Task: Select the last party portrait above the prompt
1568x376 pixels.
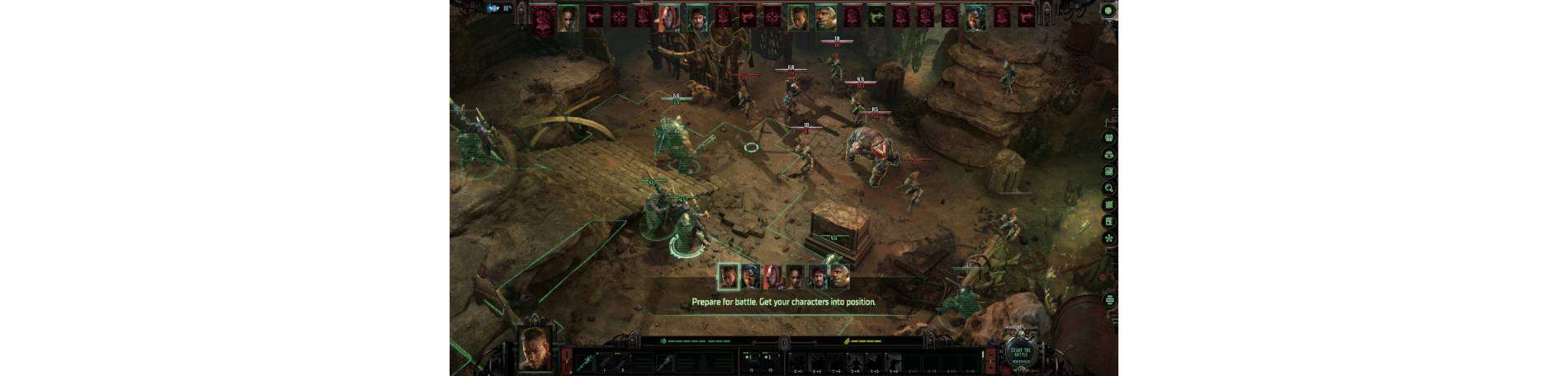Action: tap(839, 276)
